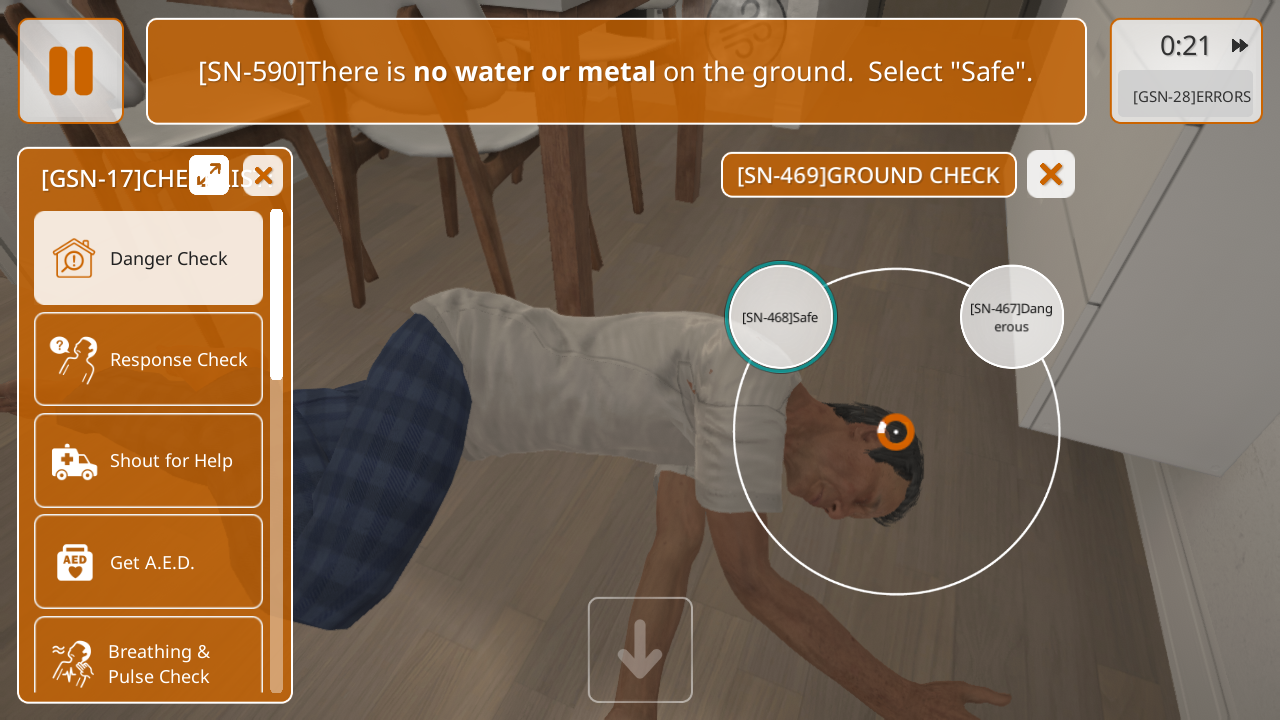
Task: Choose the "Dangerous" ground check option
Action: click(1011, 317)
